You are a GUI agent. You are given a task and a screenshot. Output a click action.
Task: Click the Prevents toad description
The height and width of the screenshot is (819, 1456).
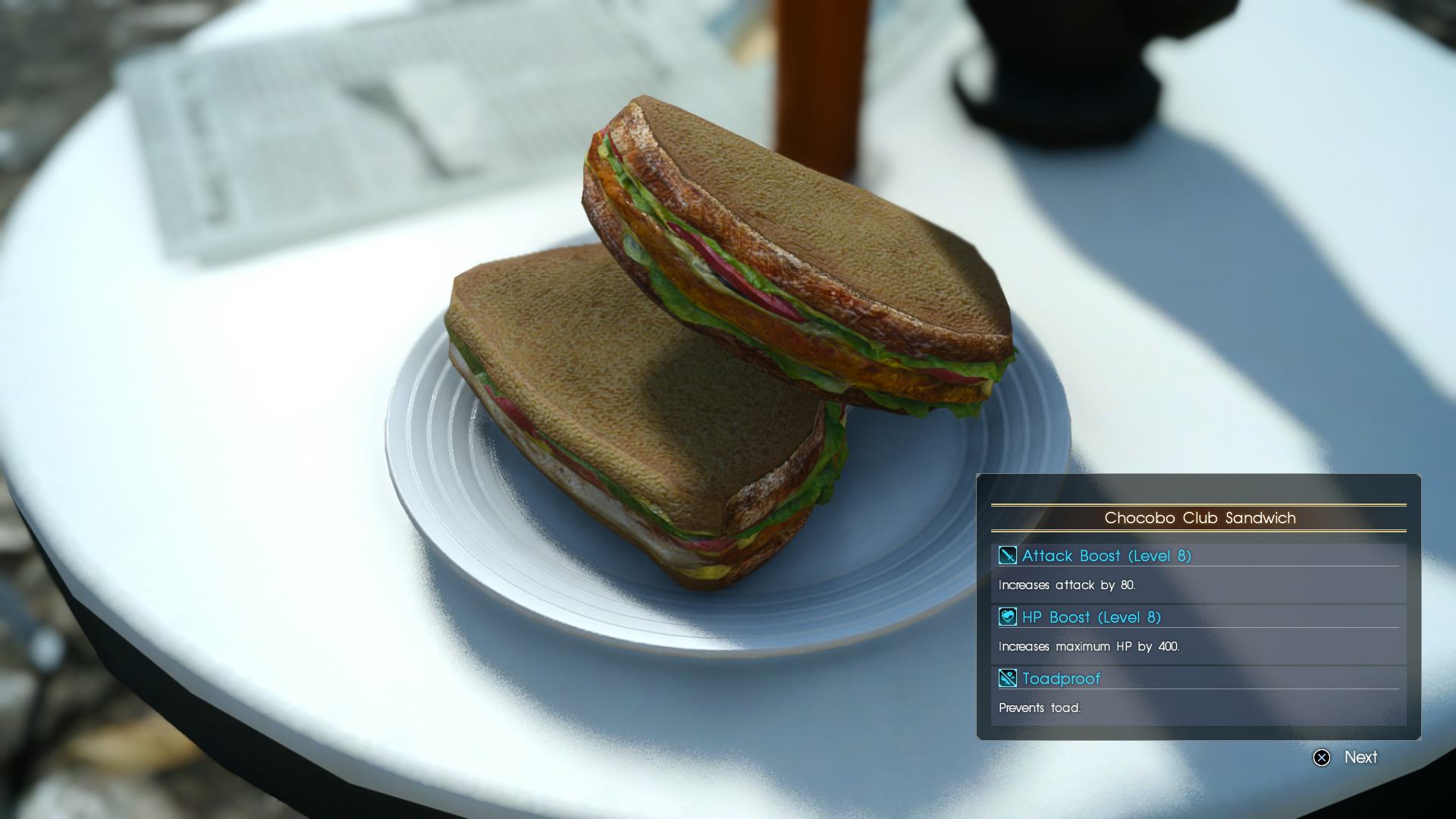tap(1041, 707)
